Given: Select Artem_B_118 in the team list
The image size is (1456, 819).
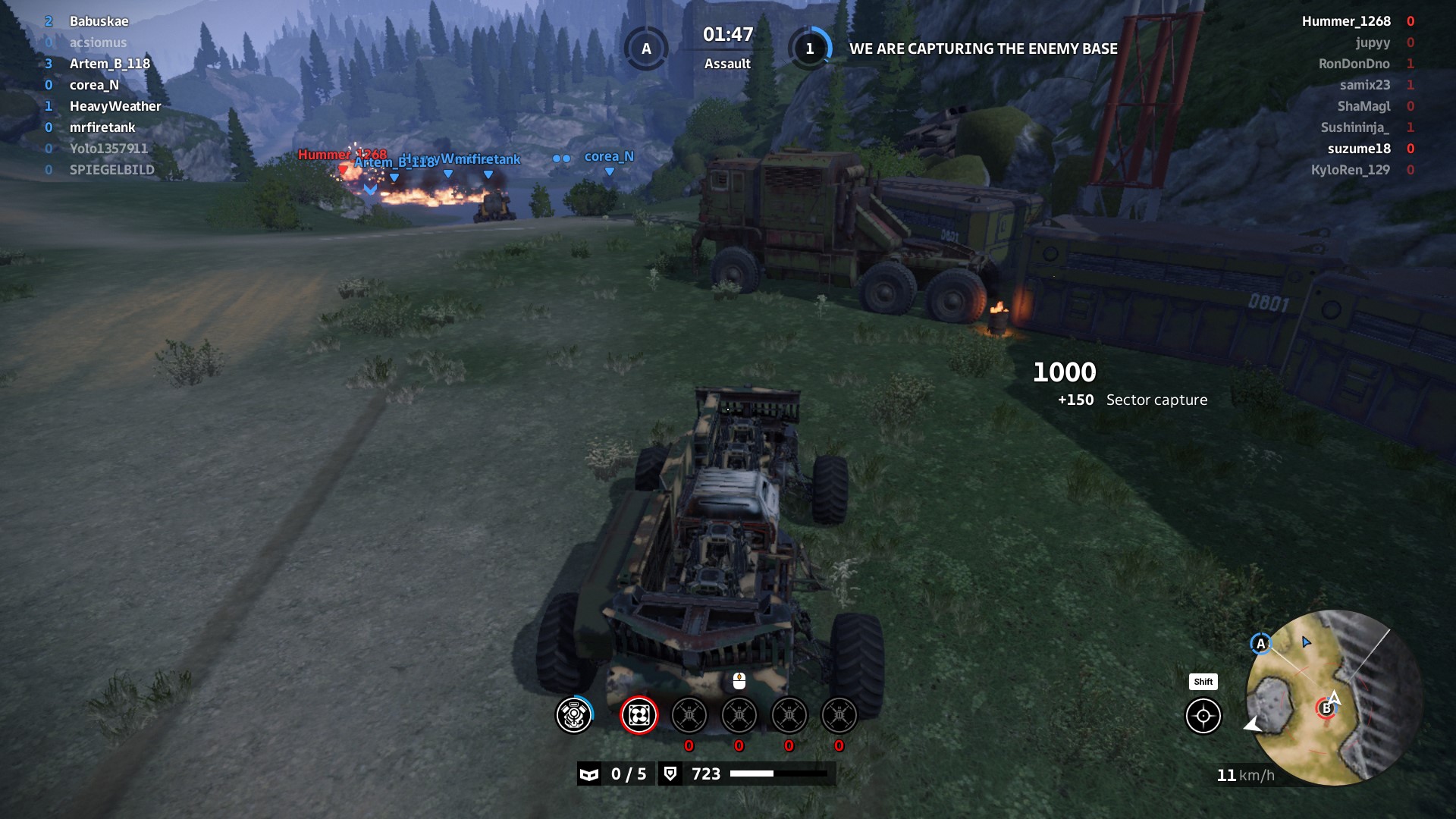Looking at the screenshot, I should point(109,64).
